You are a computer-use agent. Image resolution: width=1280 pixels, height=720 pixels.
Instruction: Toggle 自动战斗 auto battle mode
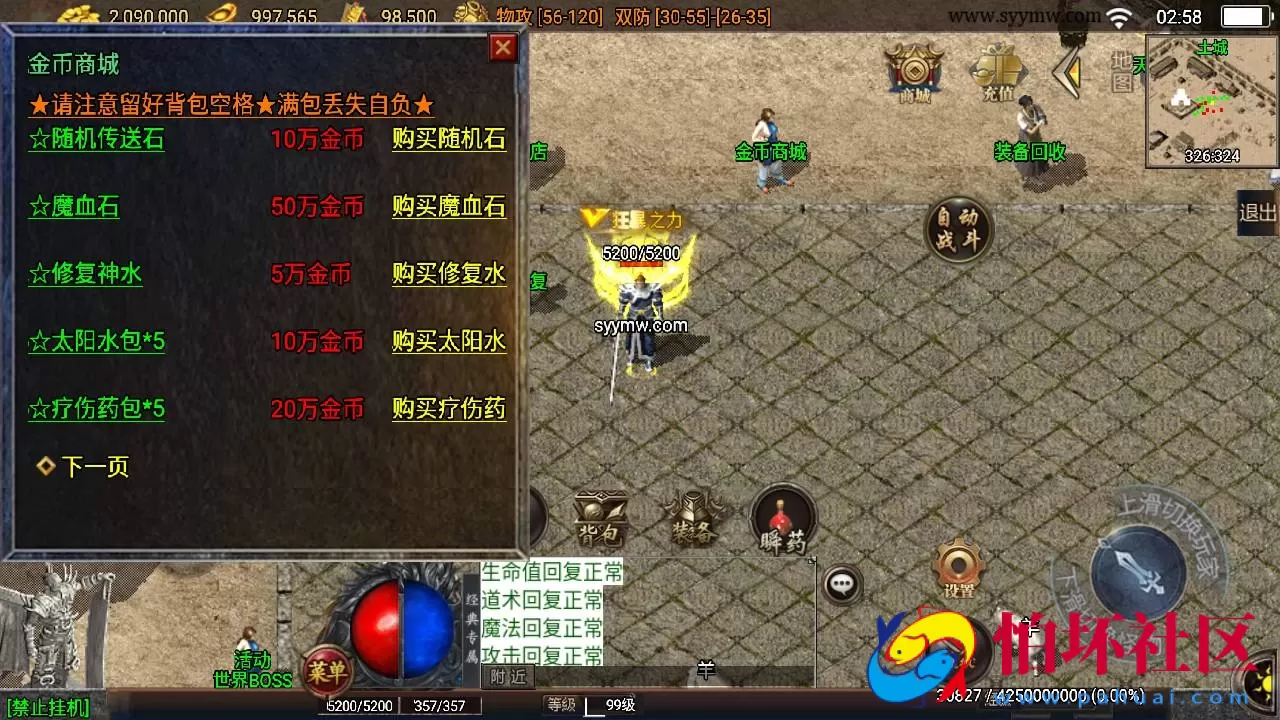click(957, 228)
